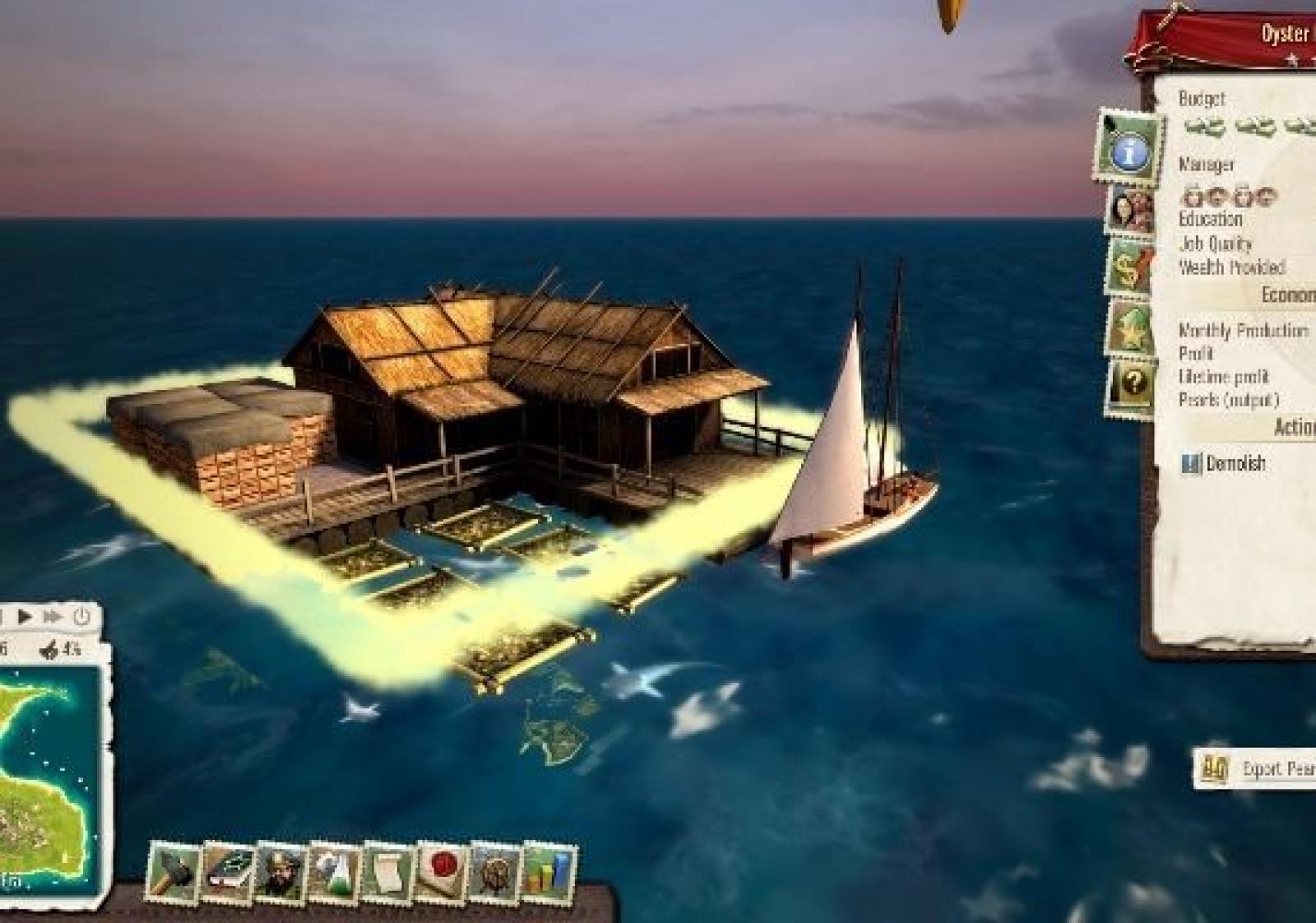Switch game speed to fast forward
This screenshot has height=923, width=1316.
coord(53,616)
